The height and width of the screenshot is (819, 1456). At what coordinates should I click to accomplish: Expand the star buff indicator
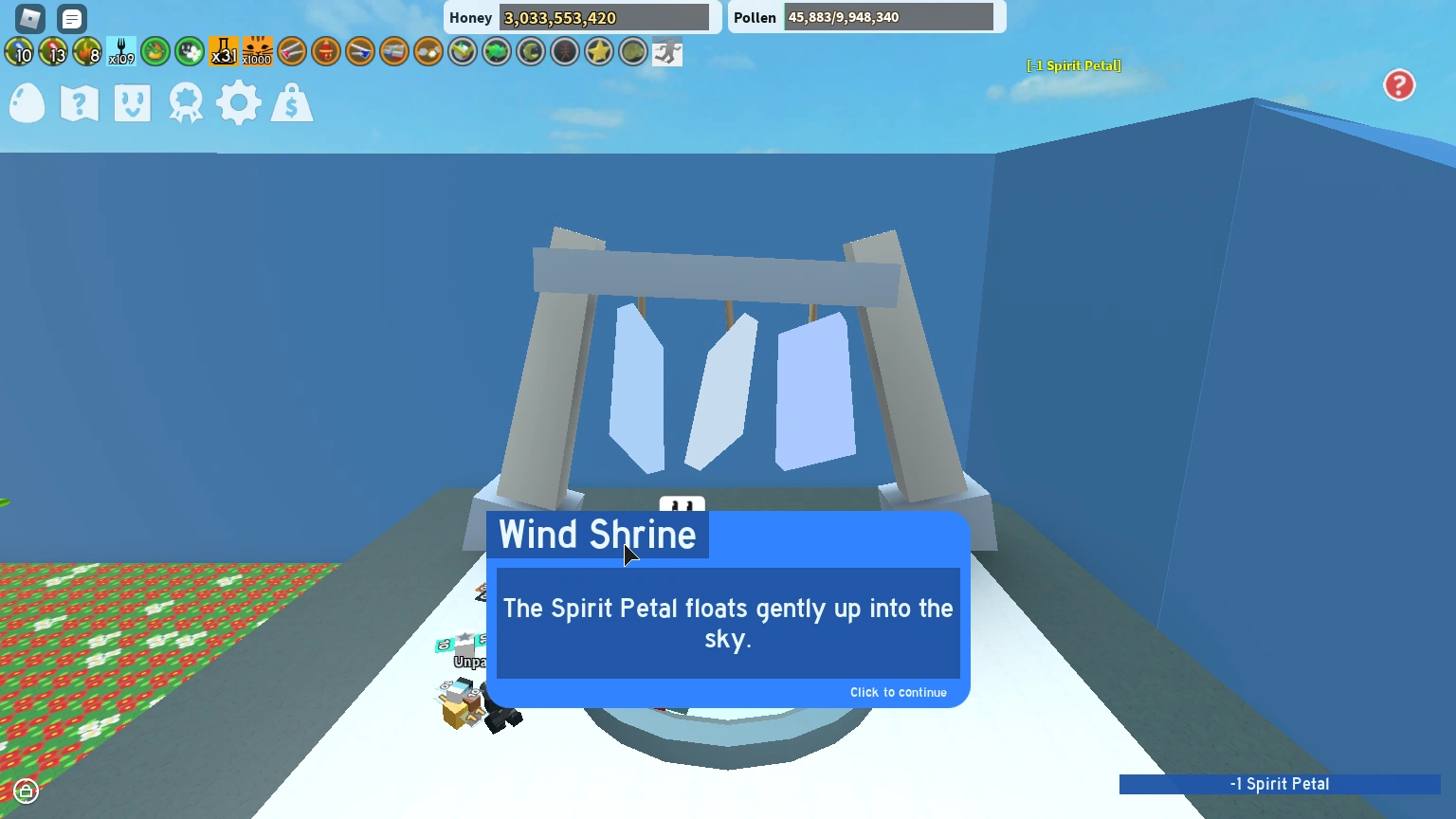(x=598, y=51)
